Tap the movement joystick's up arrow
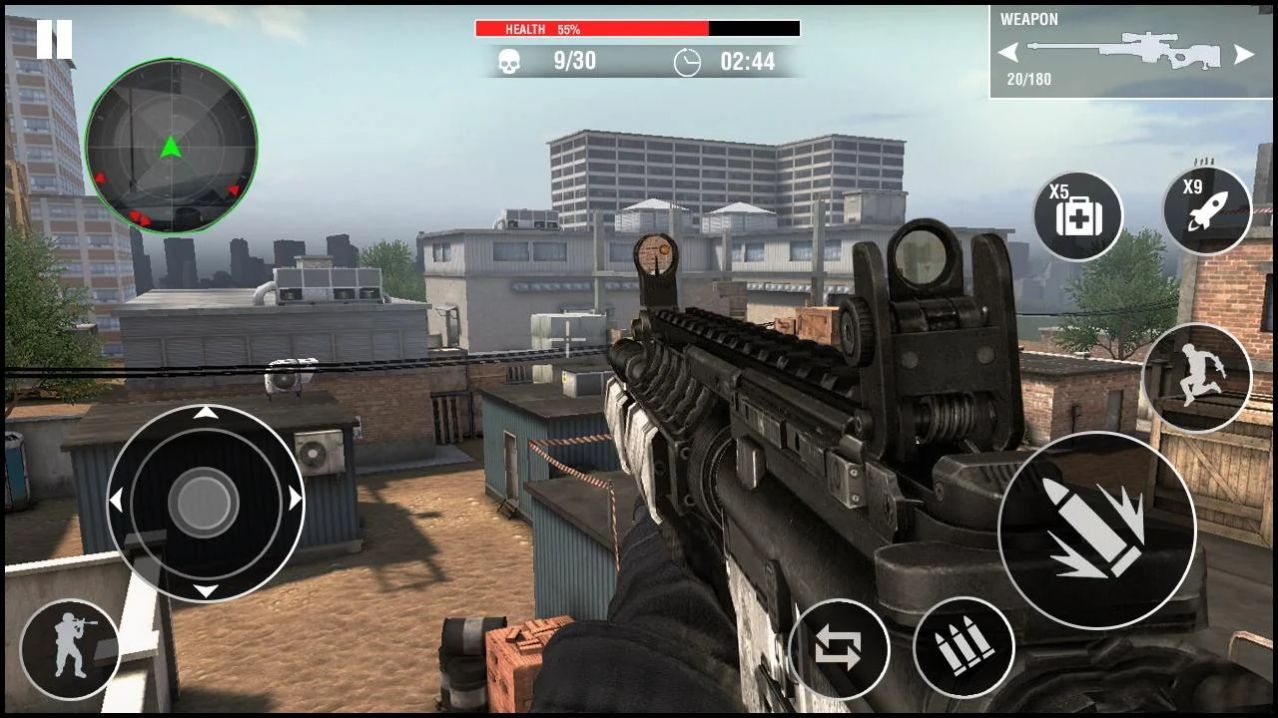Image resolution: width=1278 pixels, height=718 pixels. tap(205, 412)
